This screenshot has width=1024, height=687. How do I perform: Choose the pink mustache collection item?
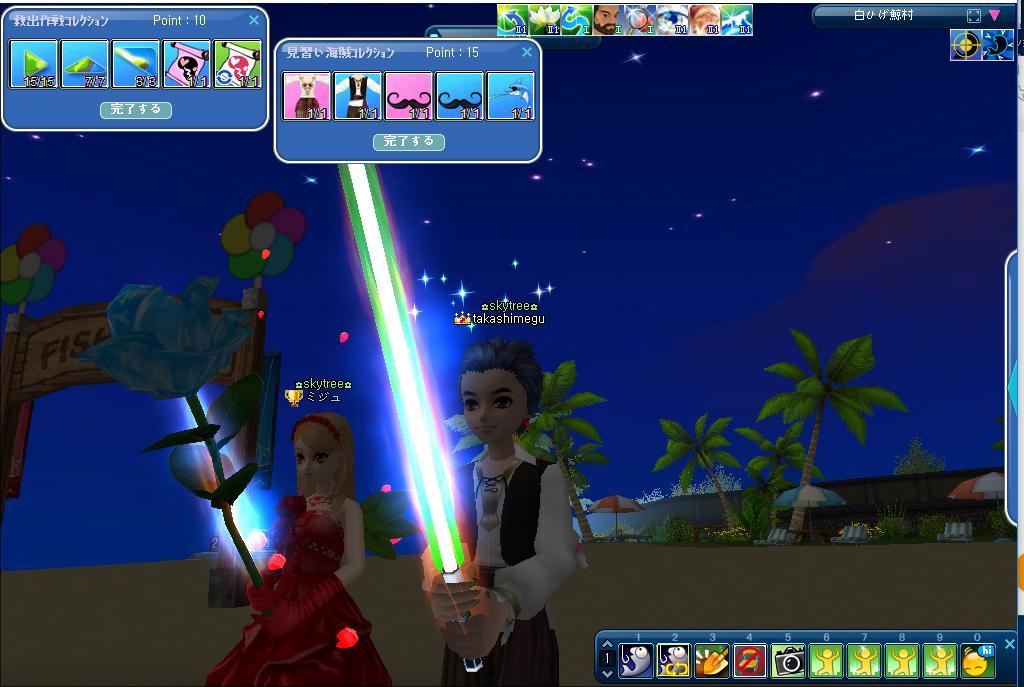[408, 96]
